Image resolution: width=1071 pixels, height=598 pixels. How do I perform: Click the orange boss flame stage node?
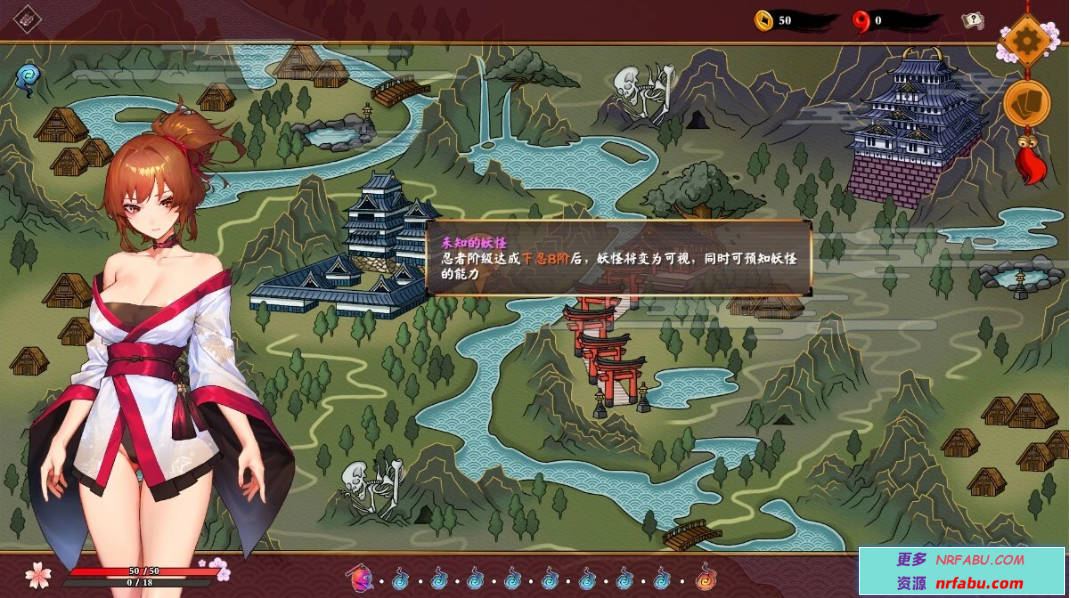pos(706,577)
